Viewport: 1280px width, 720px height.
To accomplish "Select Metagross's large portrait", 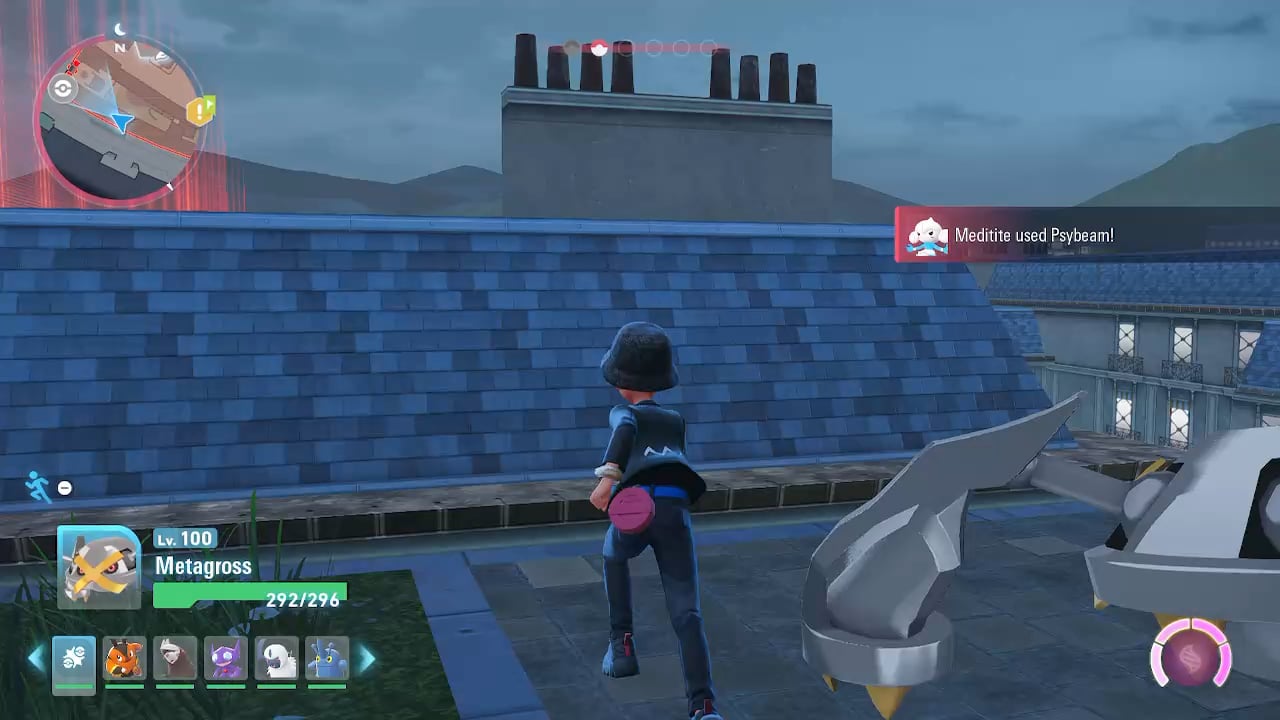I will tap(98, 567).
